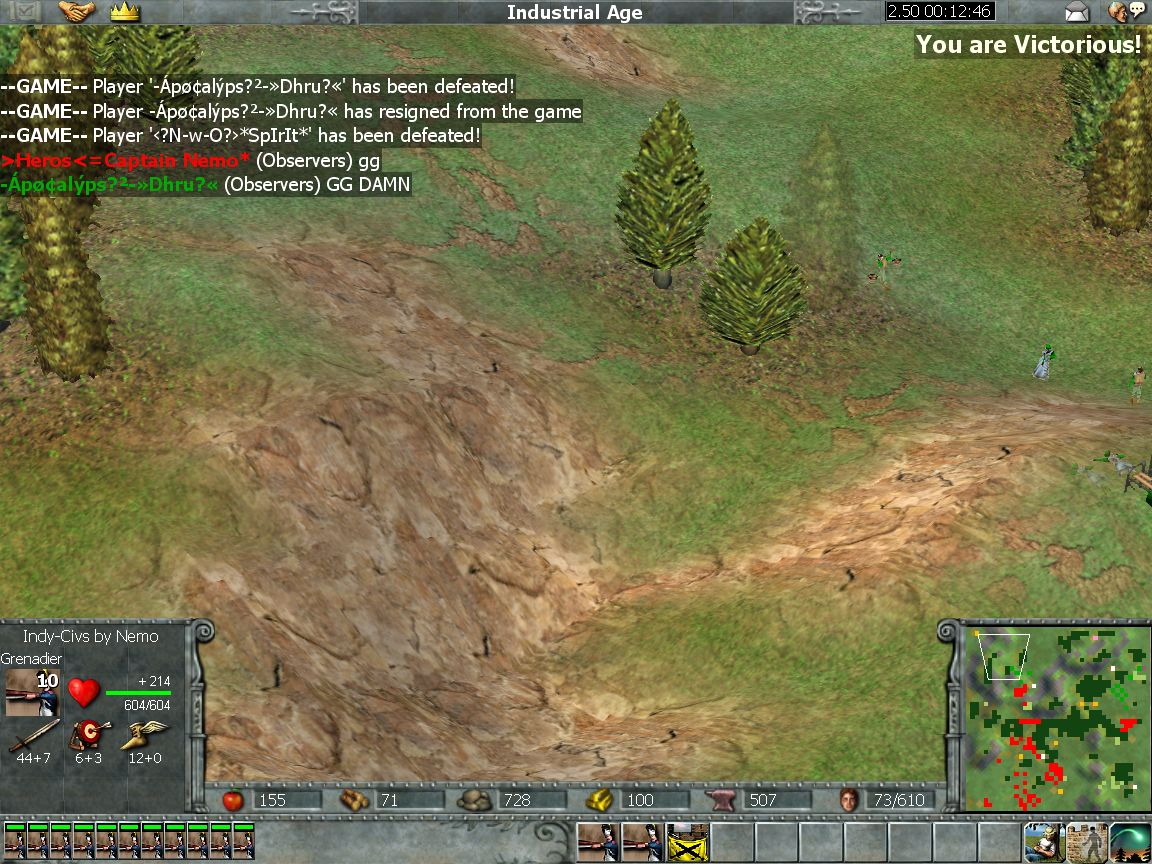Click the Grenadier unit portrait
The image size is (1152, 864).
pyautogui.click(x=32, y=693)
